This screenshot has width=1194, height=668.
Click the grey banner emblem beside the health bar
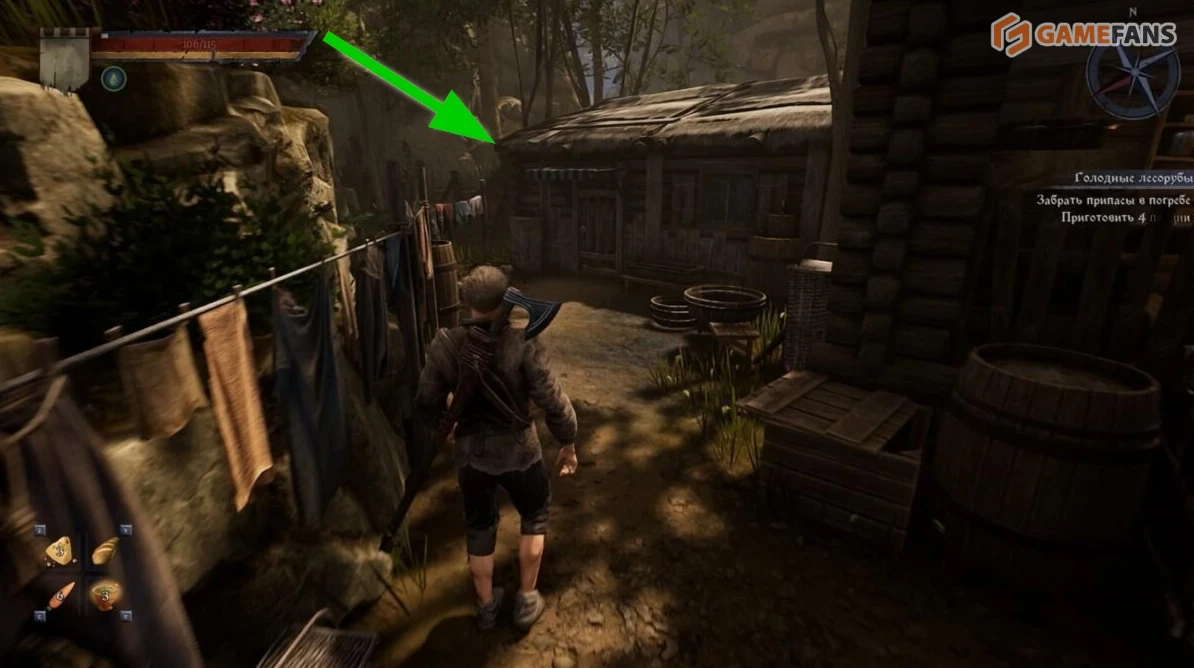pyautogui.click(x=65, y=60)
